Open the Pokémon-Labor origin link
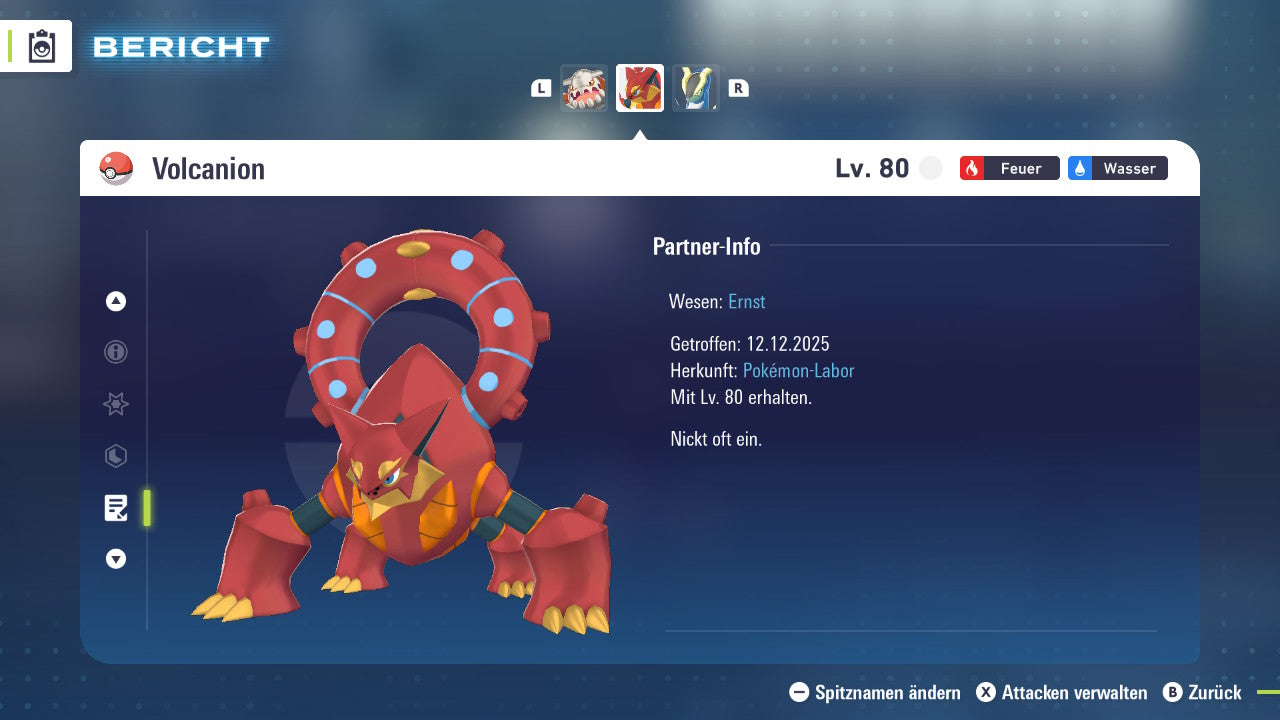The width and height of the screenshot is (1280, 720). click(x=797, y=370)
